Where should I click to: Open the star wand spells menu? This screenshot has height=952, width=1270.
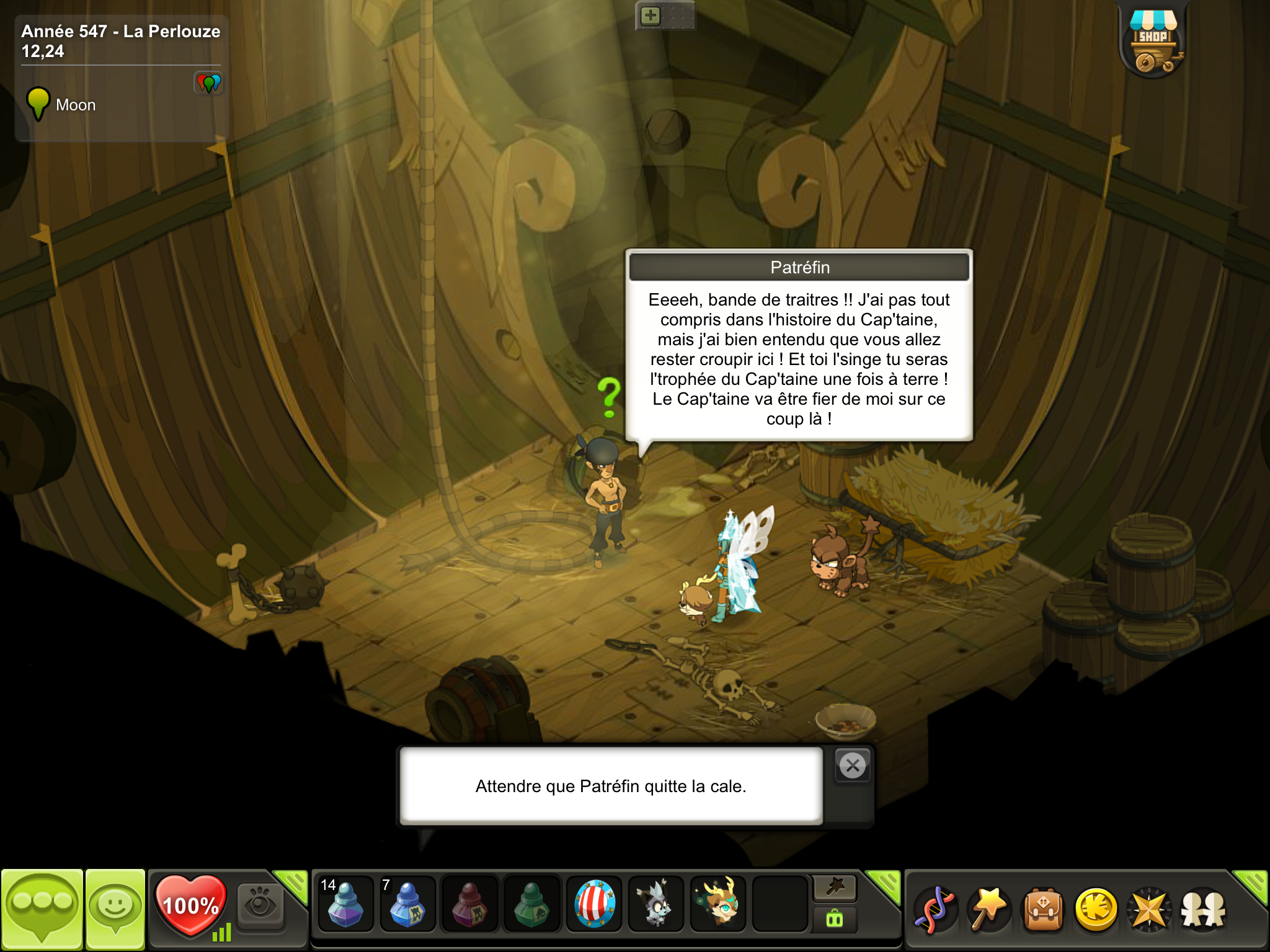click(989, 910)
